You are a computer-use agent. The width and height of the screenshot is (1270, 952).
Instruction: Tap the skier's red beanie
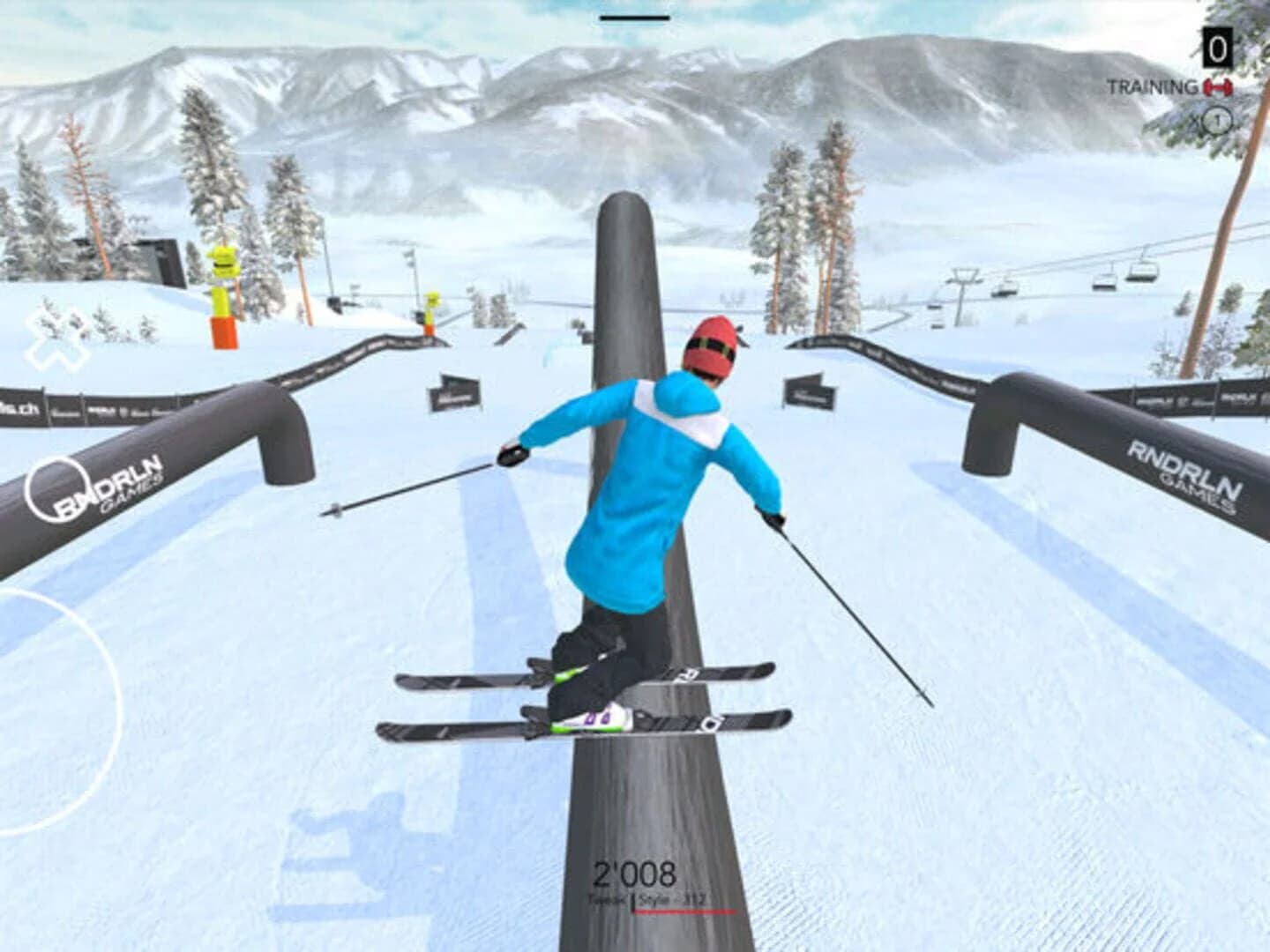(x=713, y=342)
